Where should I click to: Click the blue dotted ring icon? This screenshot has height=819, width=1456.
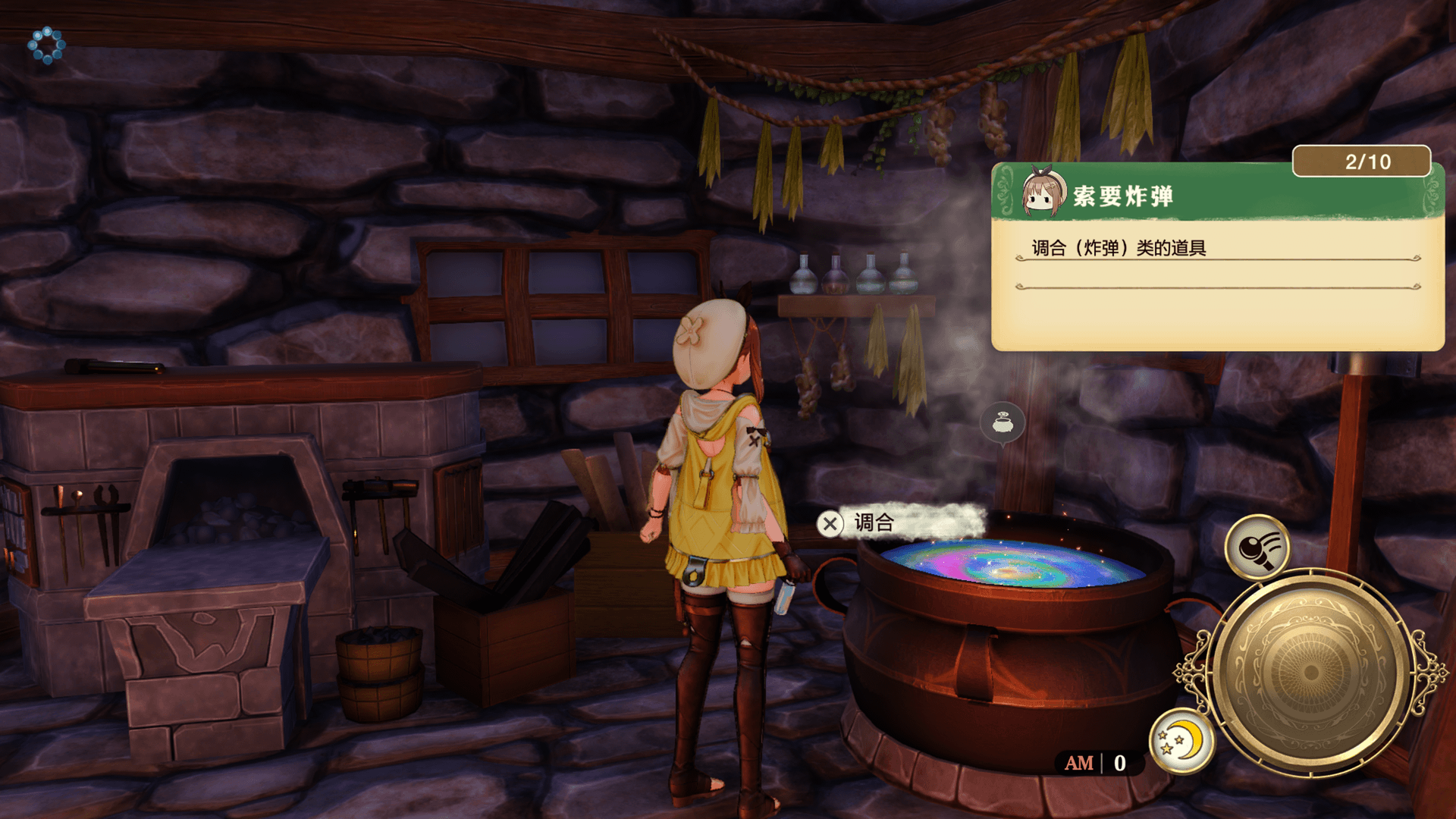[x=47, y=45]
